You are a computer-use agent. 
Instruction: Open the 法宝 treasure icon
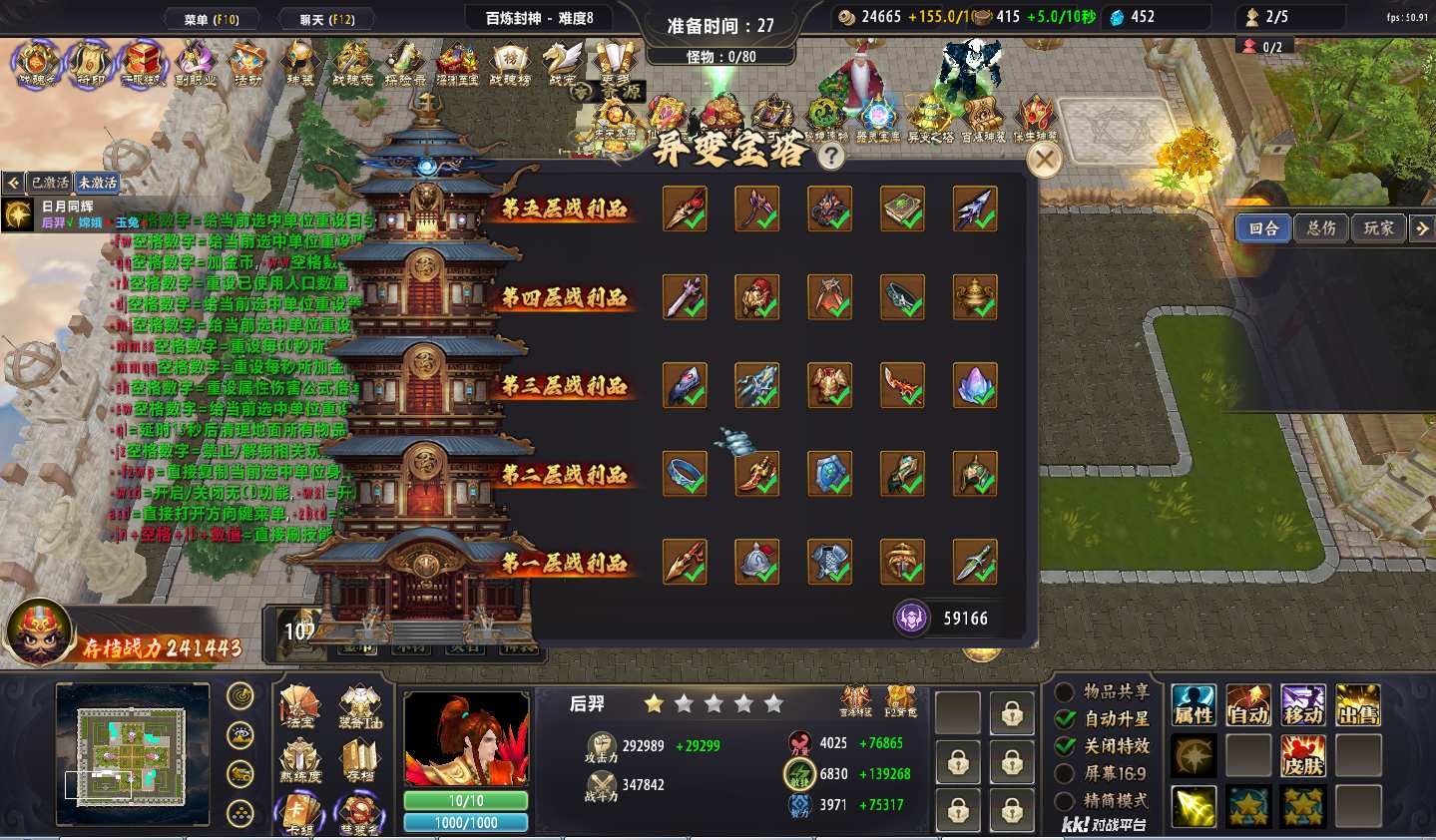tap(299, 705)
